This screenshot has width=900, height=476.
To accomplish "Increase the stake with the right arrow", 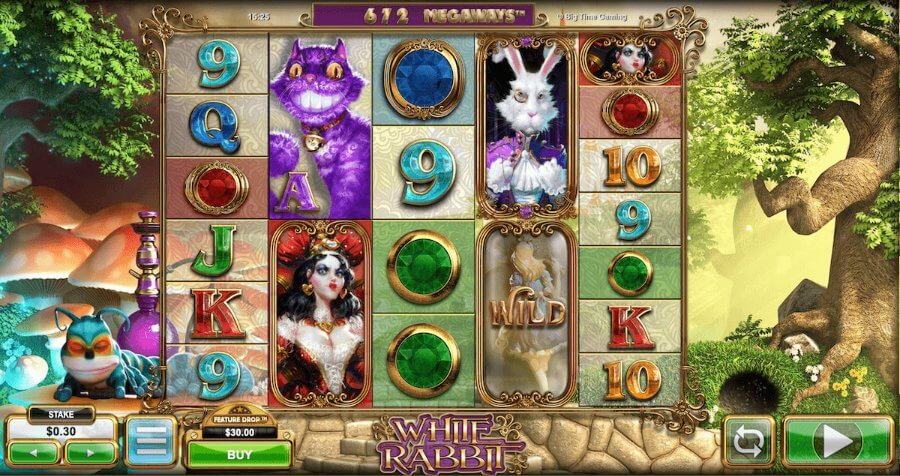I will [89, 455].
